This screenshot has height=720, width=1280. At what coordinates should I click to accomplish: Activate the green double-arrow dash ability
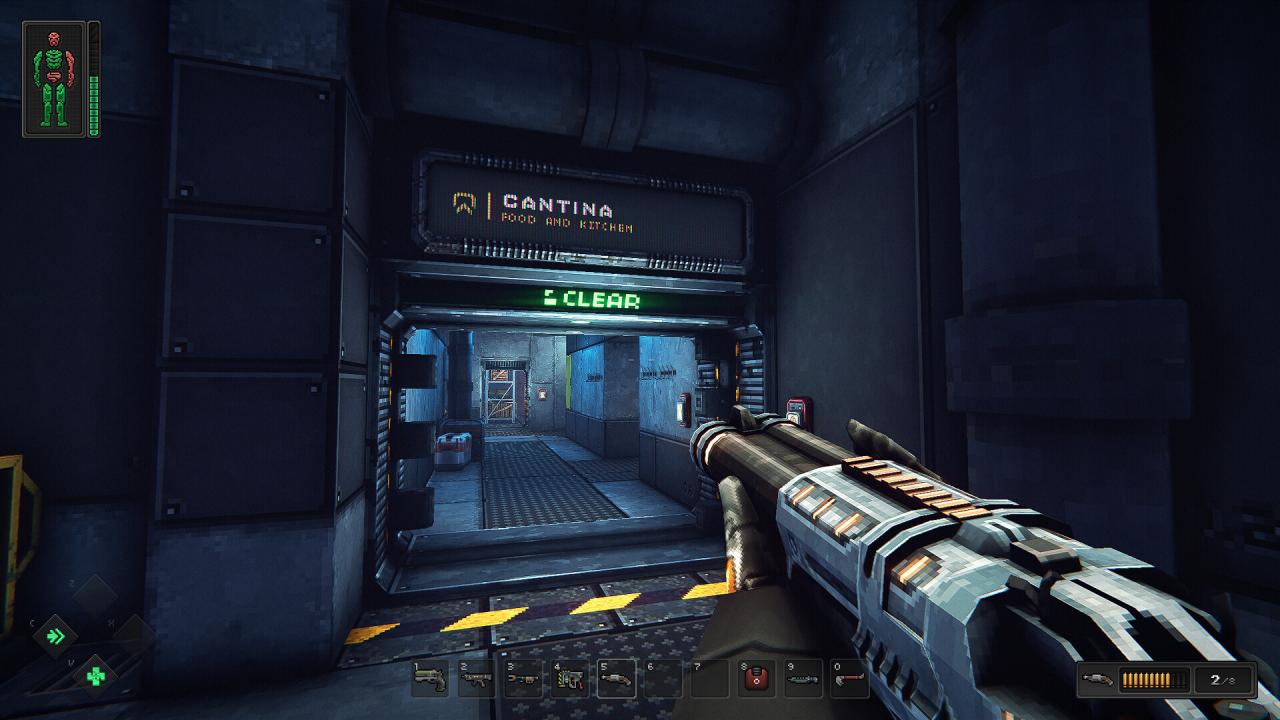(x=59, y=636)
